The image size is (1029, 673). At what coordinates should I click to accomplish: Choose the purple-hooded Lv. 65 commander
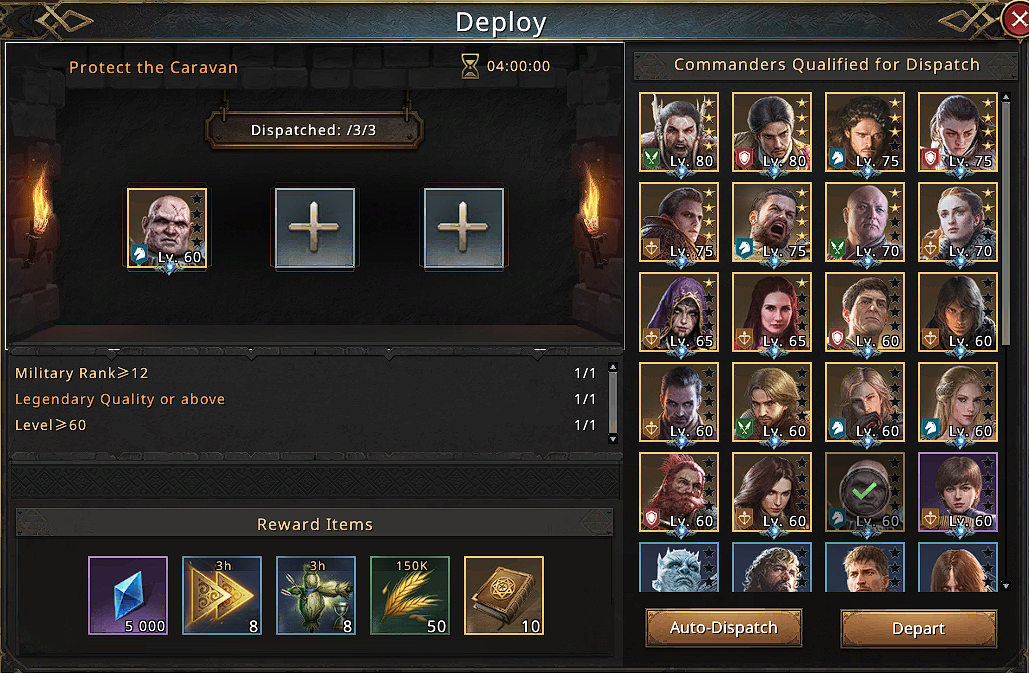pos(679,312)
